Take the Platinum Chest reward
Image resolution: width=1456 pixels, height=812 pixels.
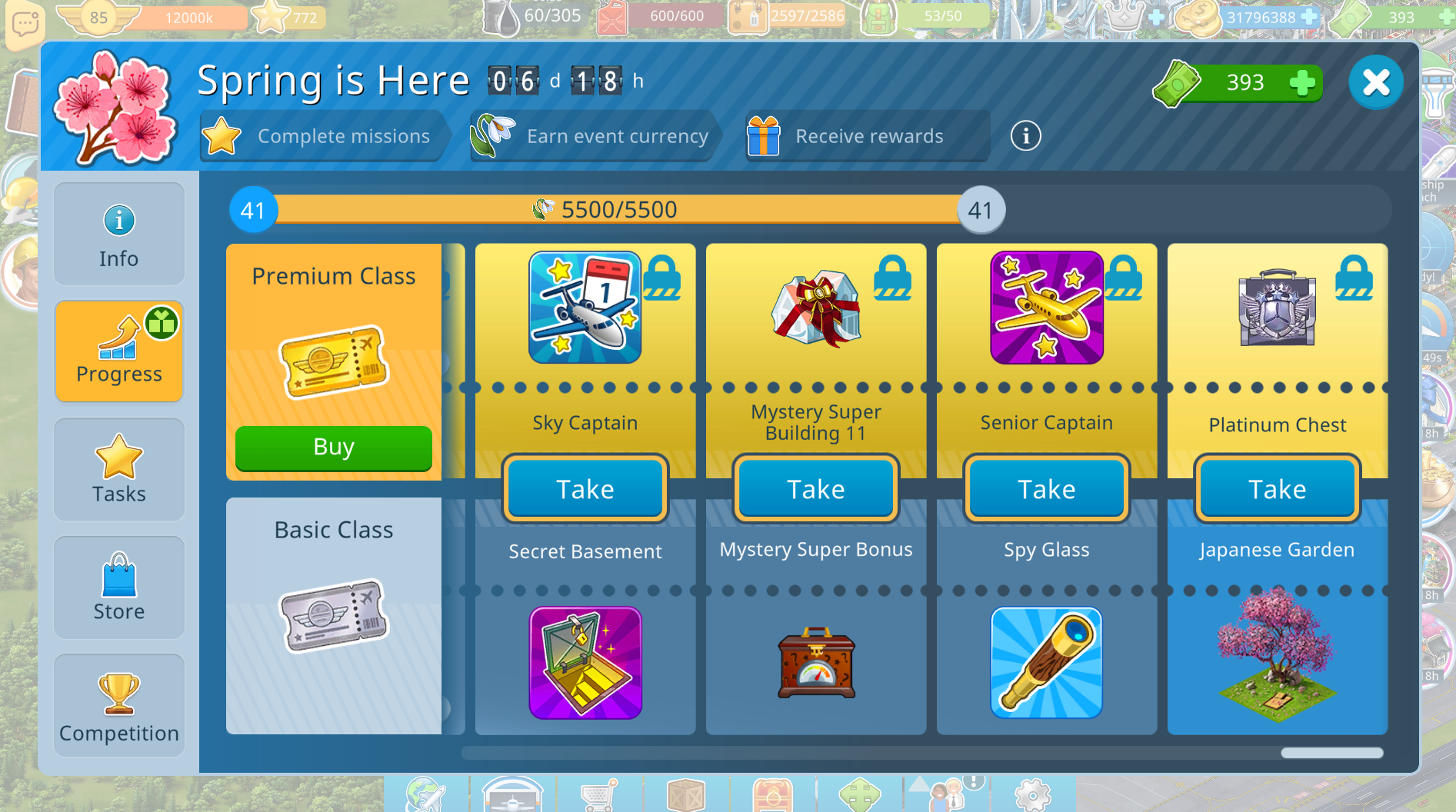pyautogui.click(x=1277, y=489)
